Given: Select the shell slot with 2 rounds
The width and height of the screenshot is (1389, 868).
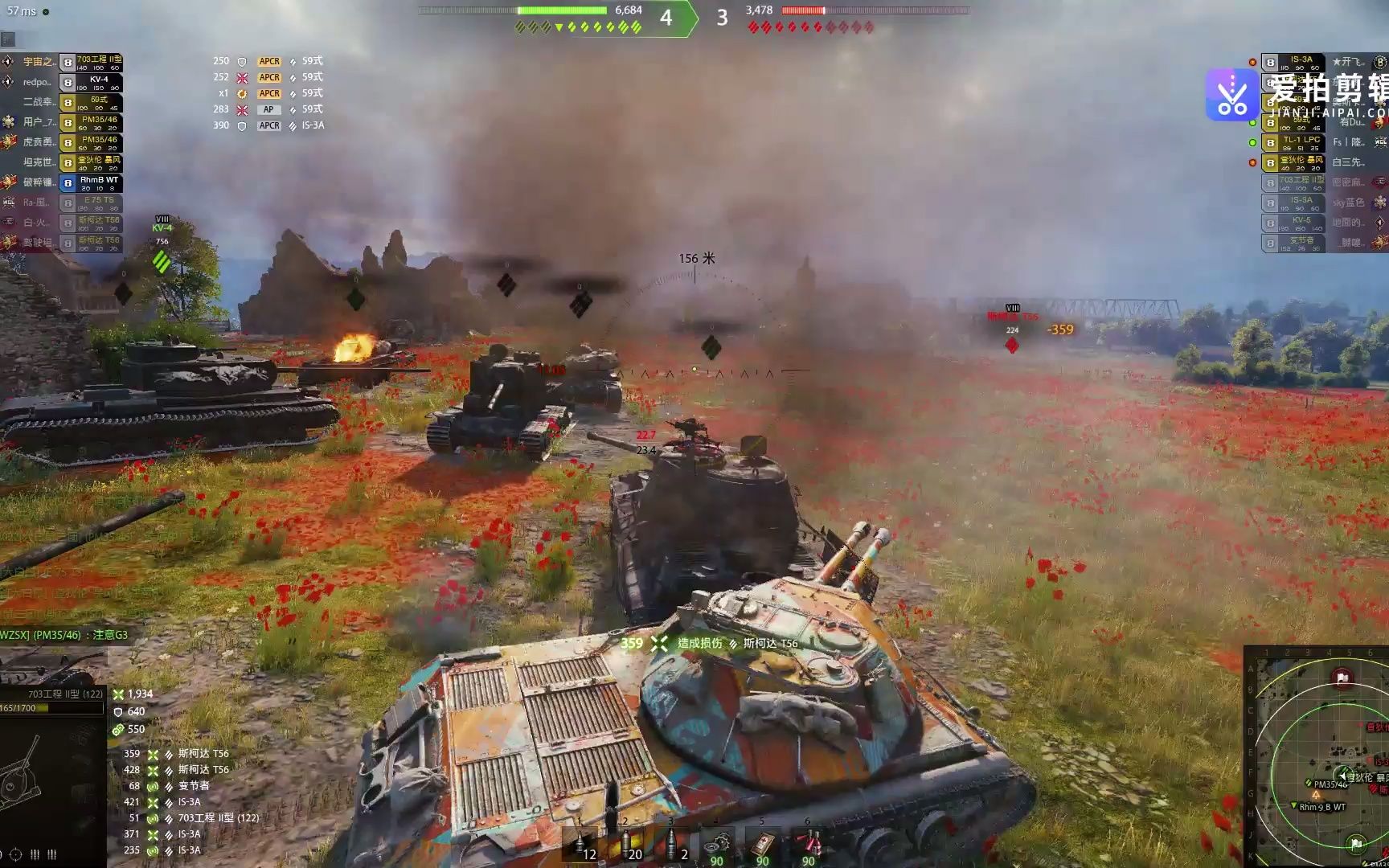Looking at the screenshot, I should [x=673, y=845].
